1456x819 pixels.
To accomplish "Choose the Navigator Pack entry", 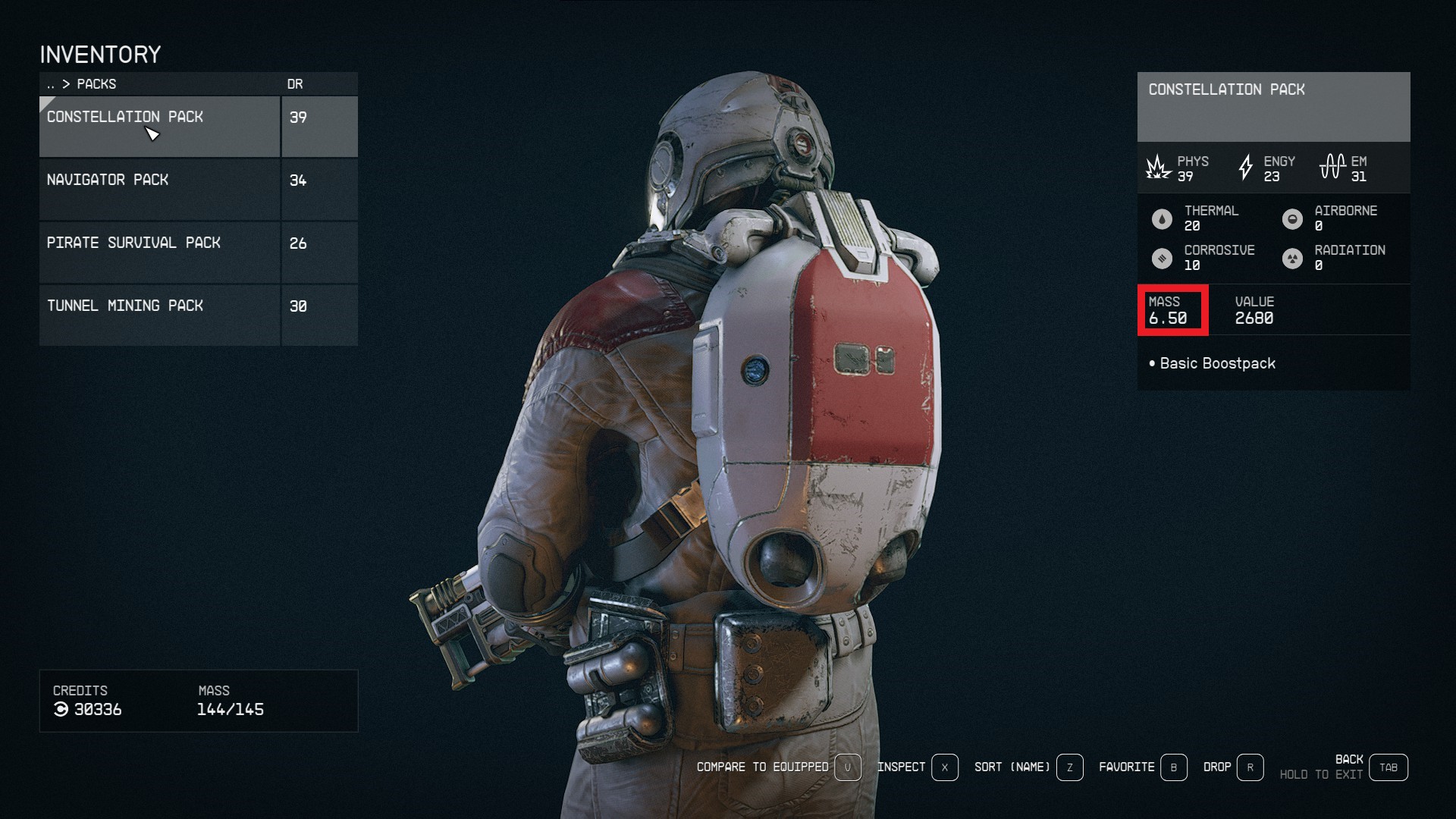I will (x=159, y=189).
